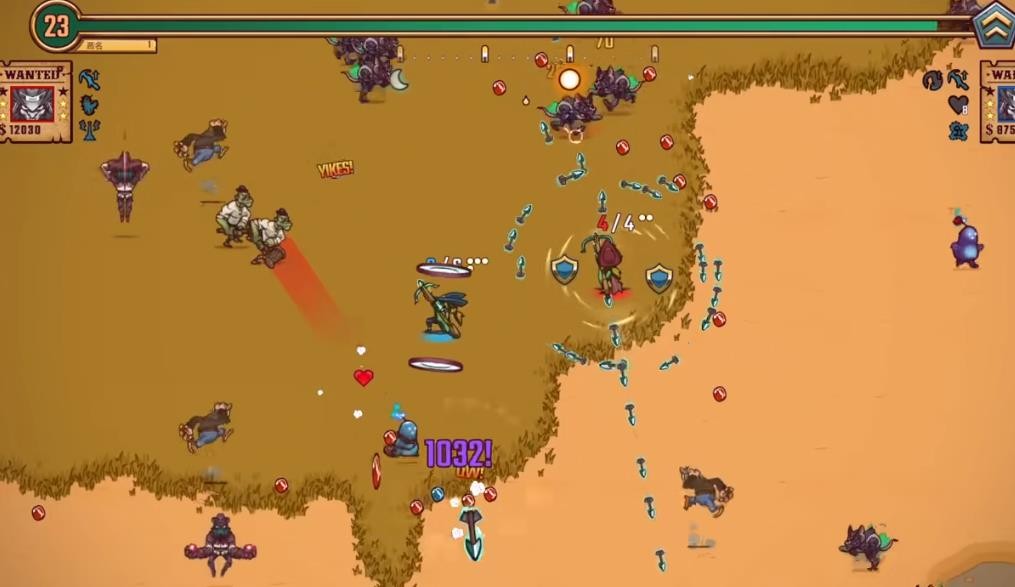1015x587 pixels.
Task: Click the level 23 circle badge
Action: [55, 26]
